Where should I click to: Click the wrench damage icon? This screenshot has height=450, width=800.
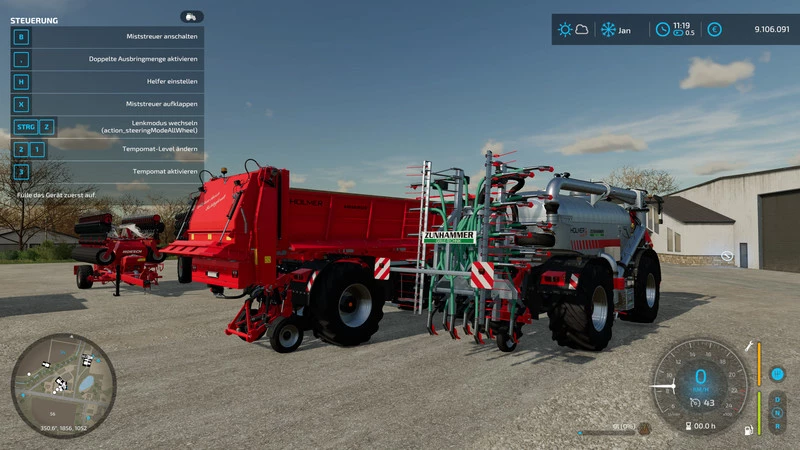pyautogui.click(x=748, y=346)
